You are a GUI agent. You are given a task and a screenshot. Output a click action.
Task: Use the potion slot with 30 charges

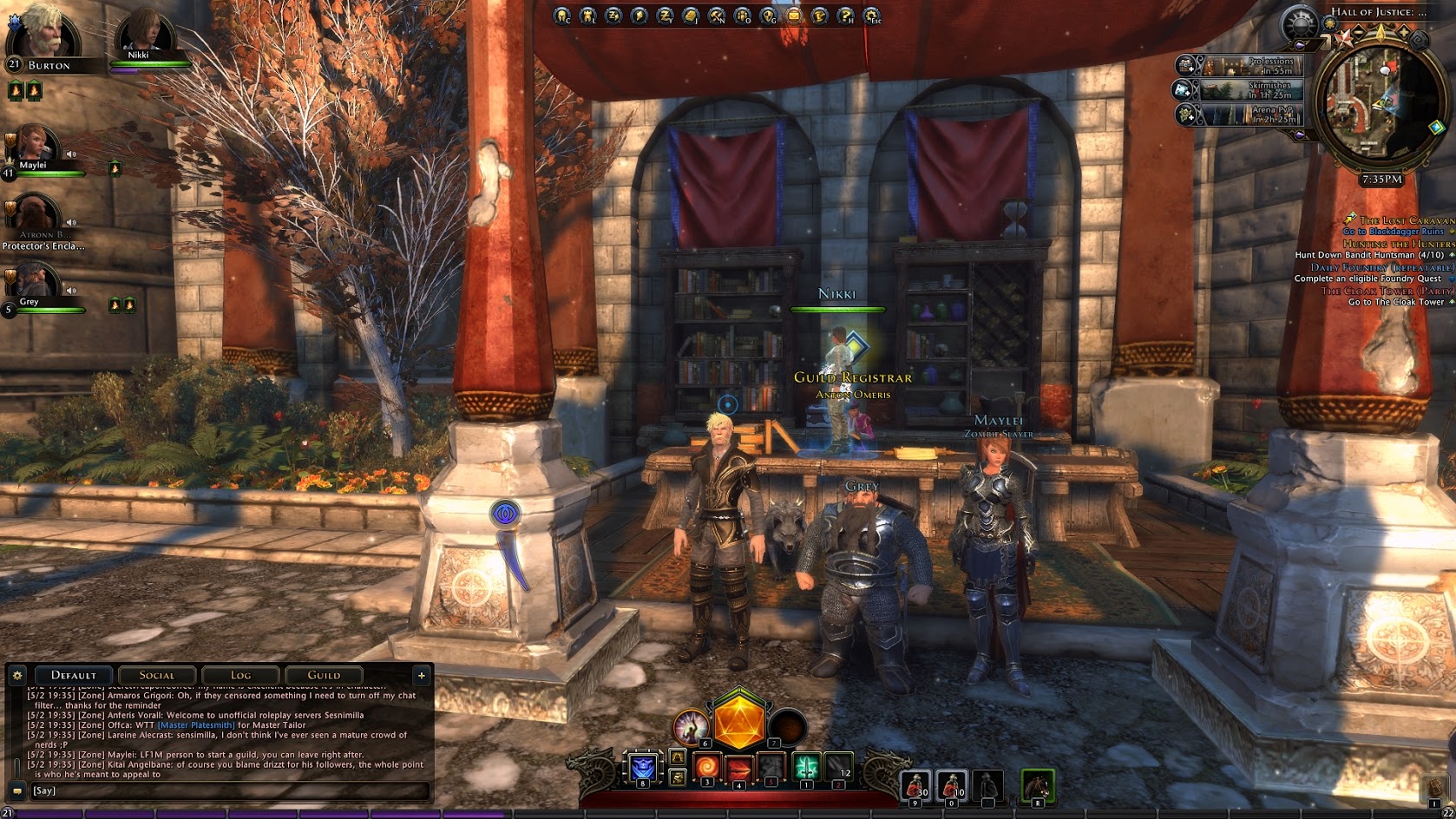917,785
